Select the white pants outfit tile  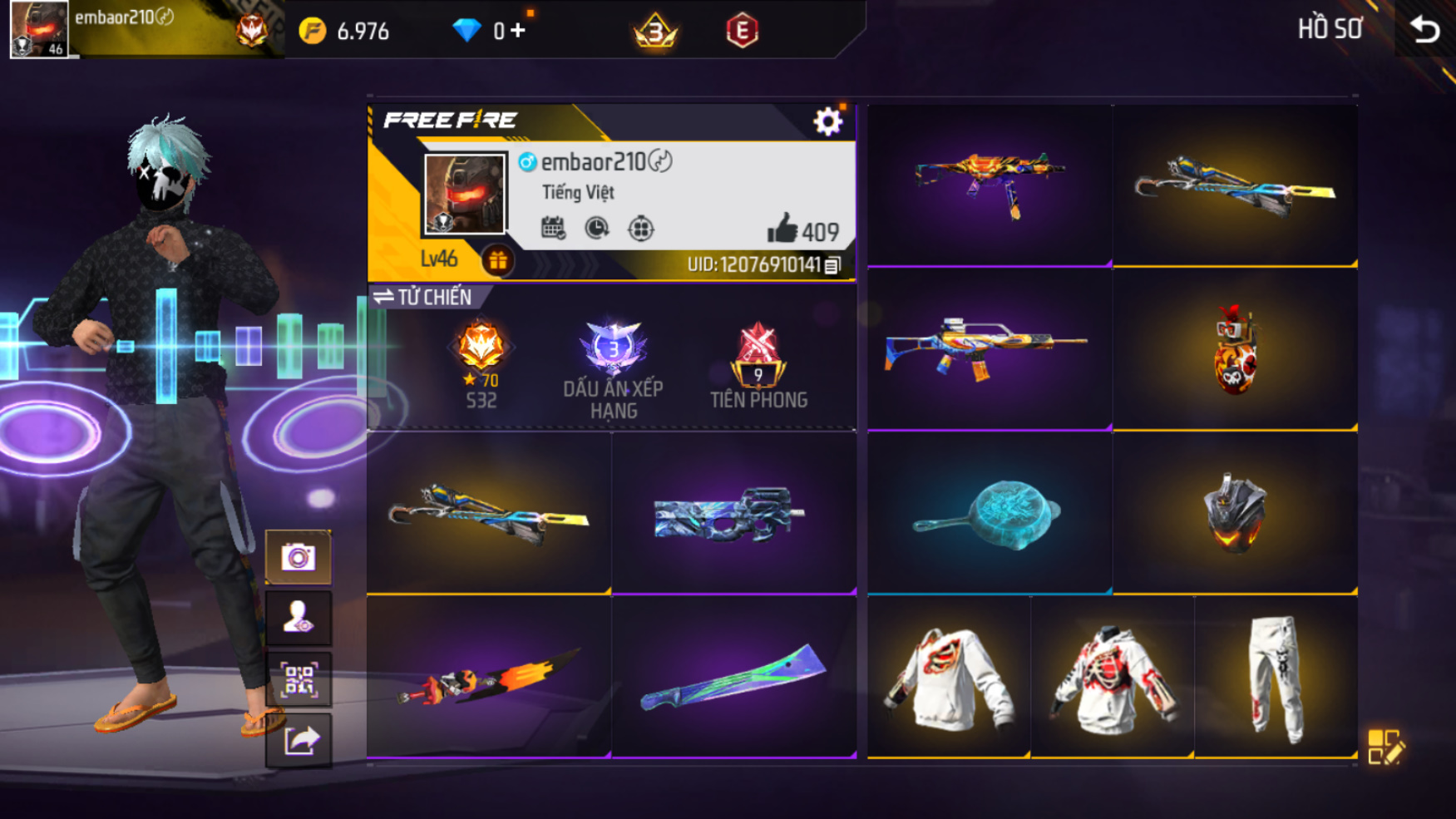tap(1276, 678)
